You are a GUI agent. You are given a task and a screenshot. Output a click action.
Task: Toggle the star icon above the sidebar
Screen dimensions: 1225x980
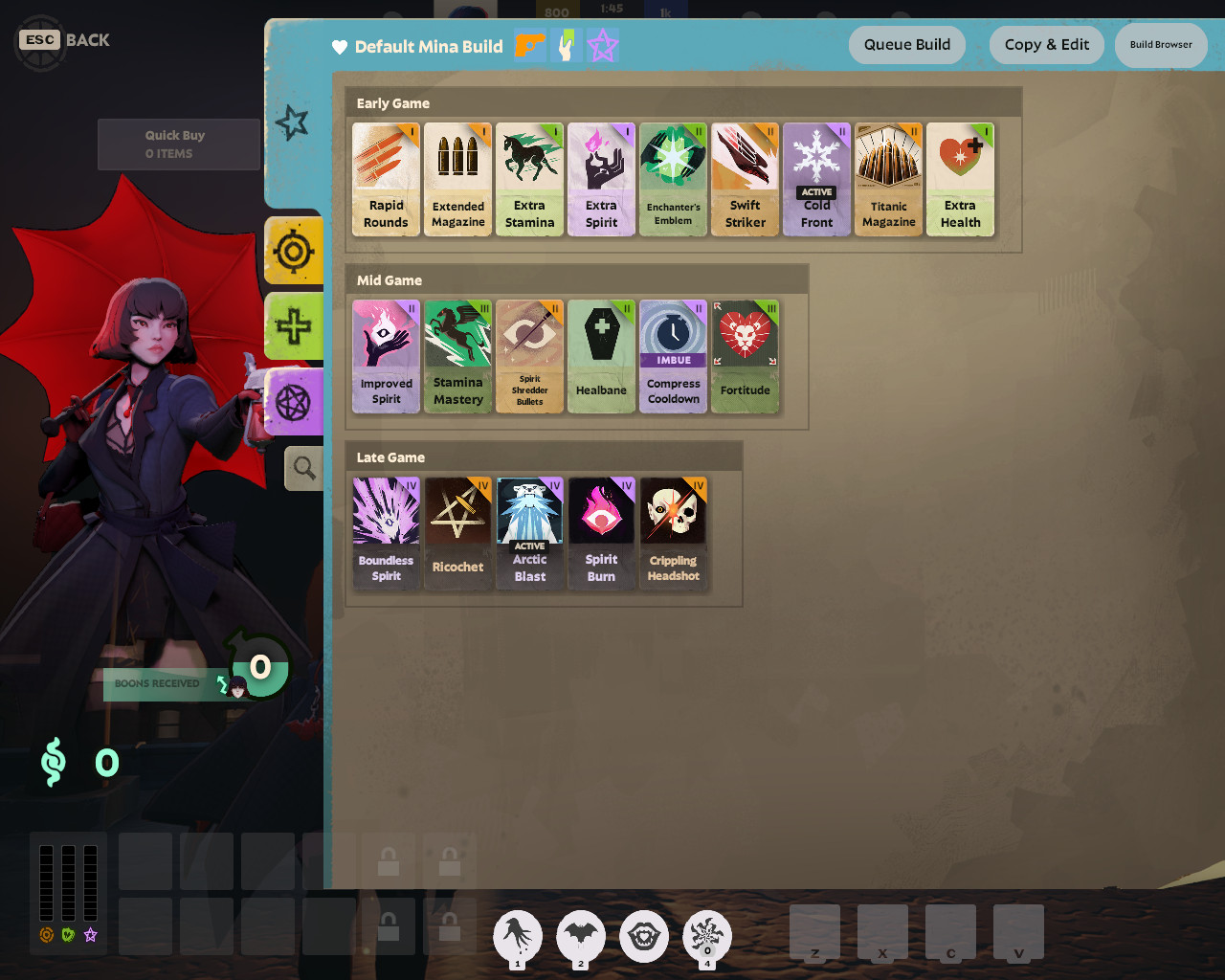(x=292, y=122)
